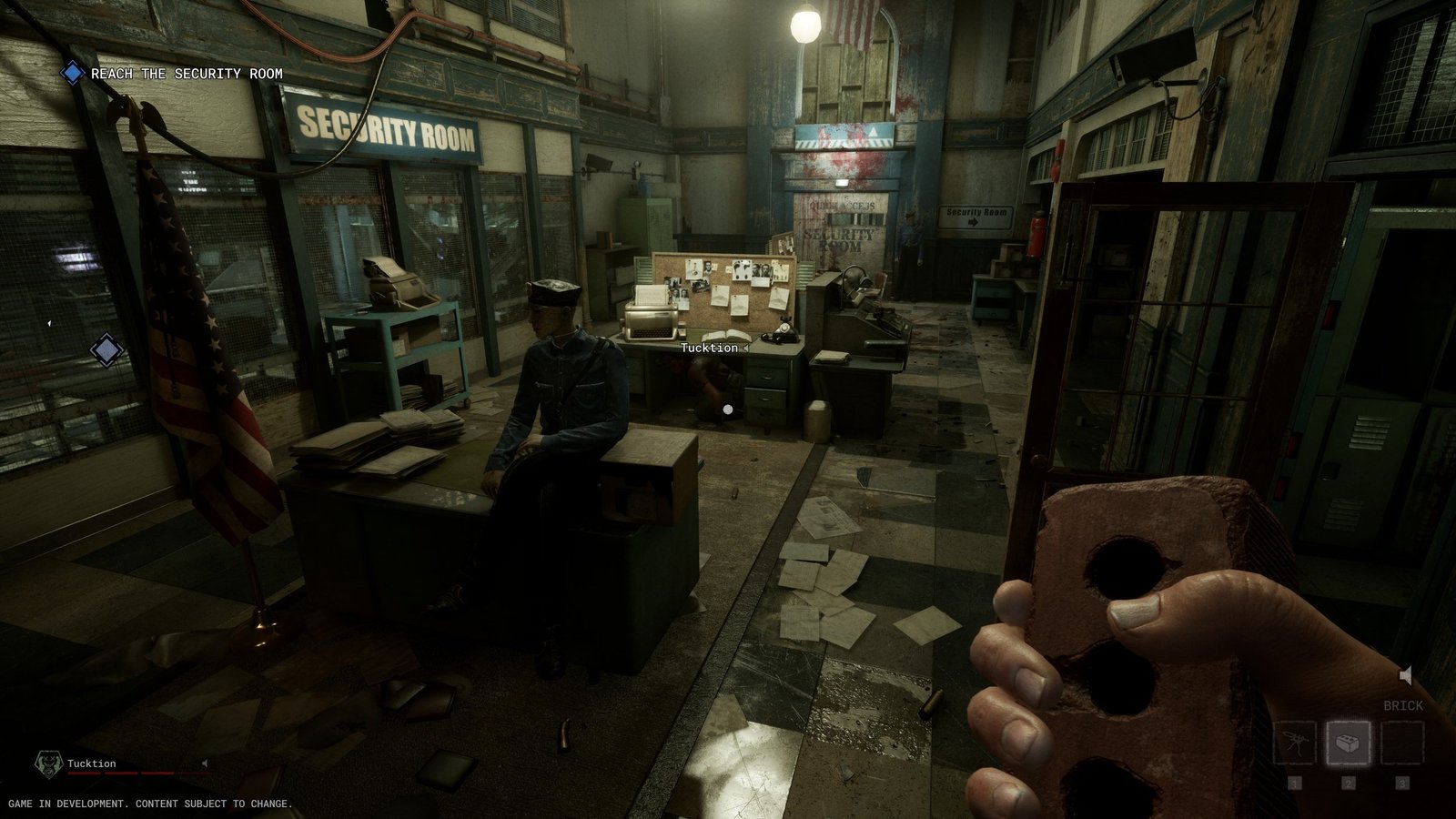Click the Reach the Security Room objective
Image resolution: width=1456 pixels, height=819 pixels.
[x=187, y=74]
